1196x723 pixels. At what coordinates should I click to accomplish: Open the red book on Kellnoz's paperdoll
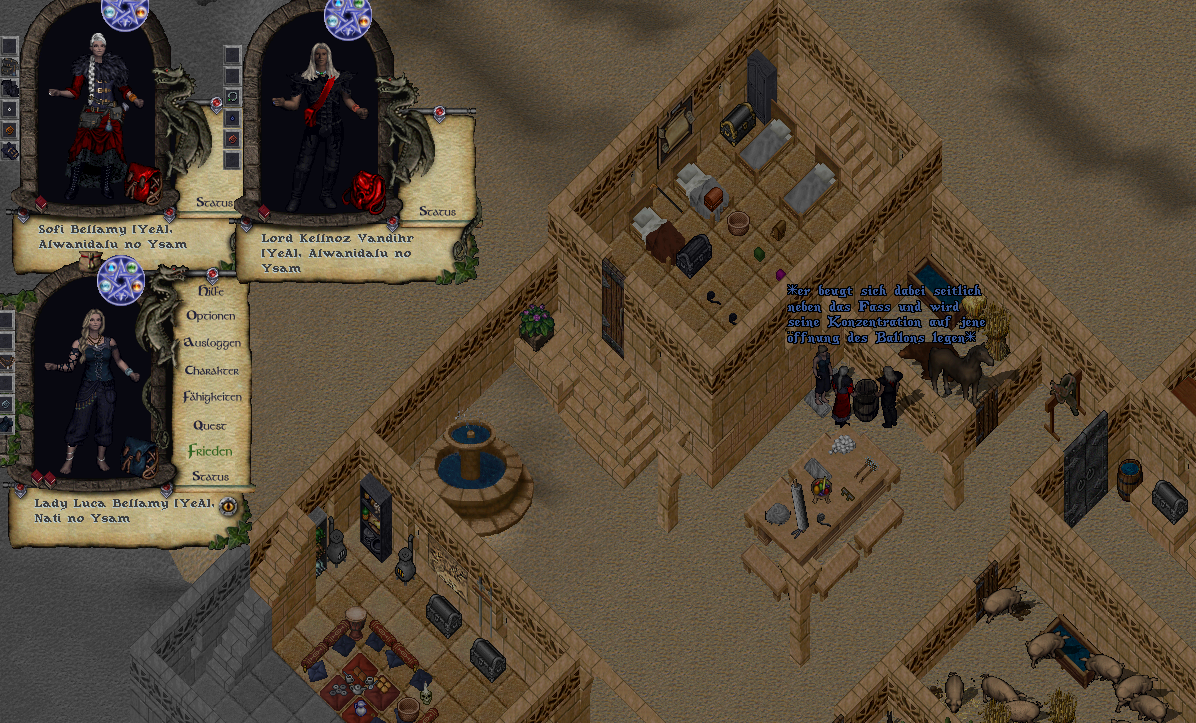265,212
